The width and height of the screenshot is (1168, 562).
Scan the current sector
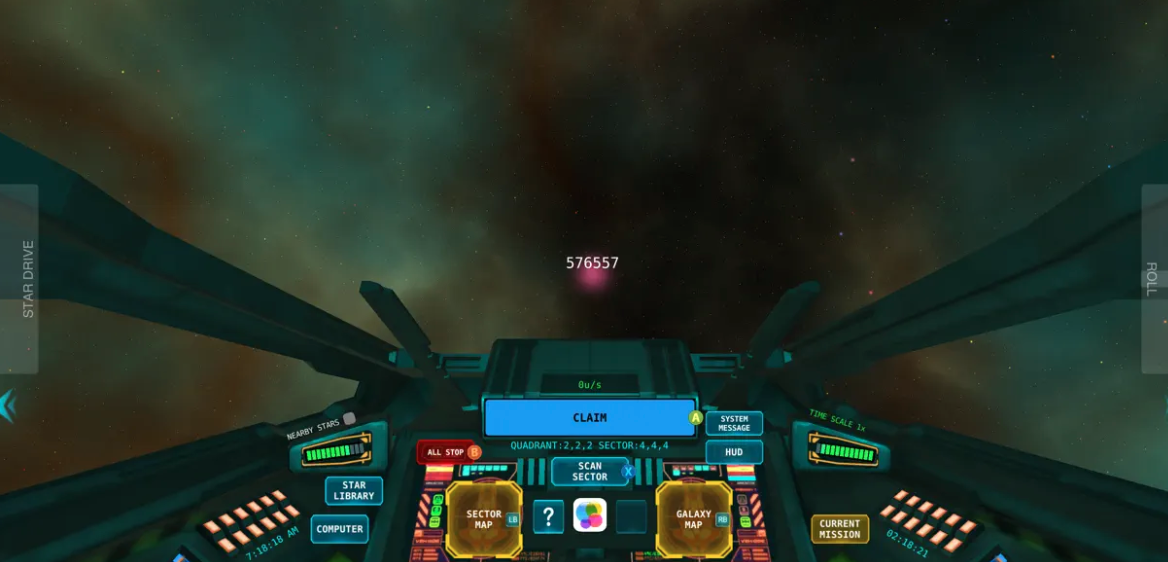[x=590, y=471]
